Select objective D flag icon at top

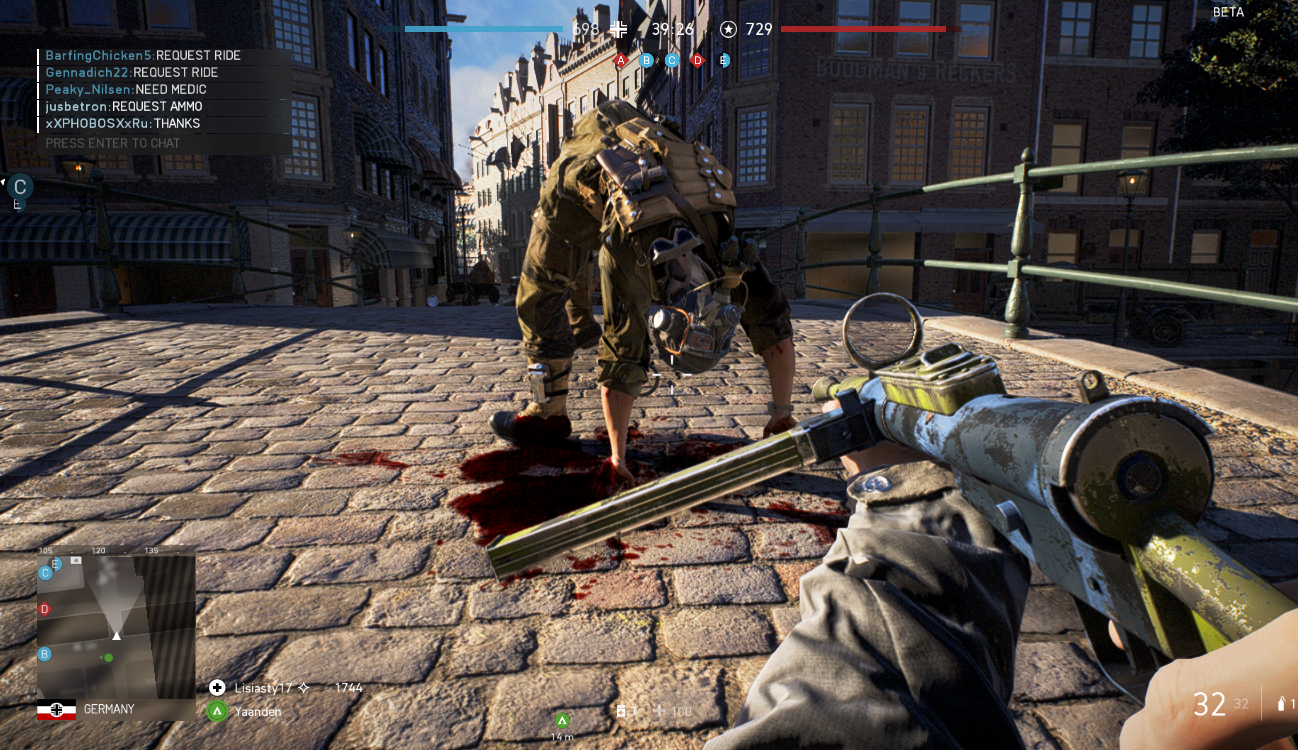tap(698, 60)
